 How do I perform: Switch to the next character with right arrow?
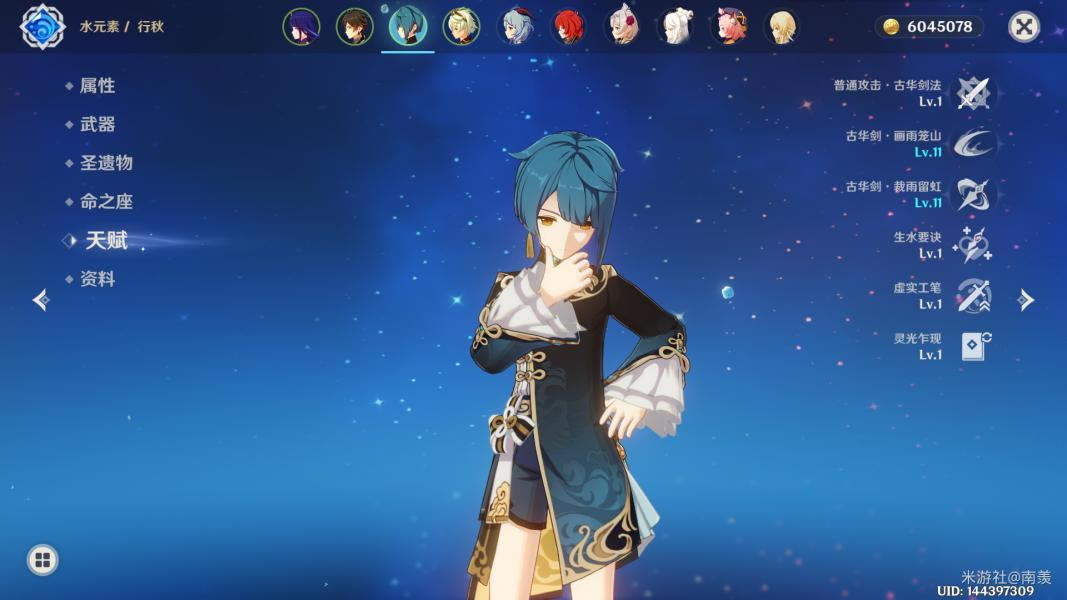tap(1026, 300)
